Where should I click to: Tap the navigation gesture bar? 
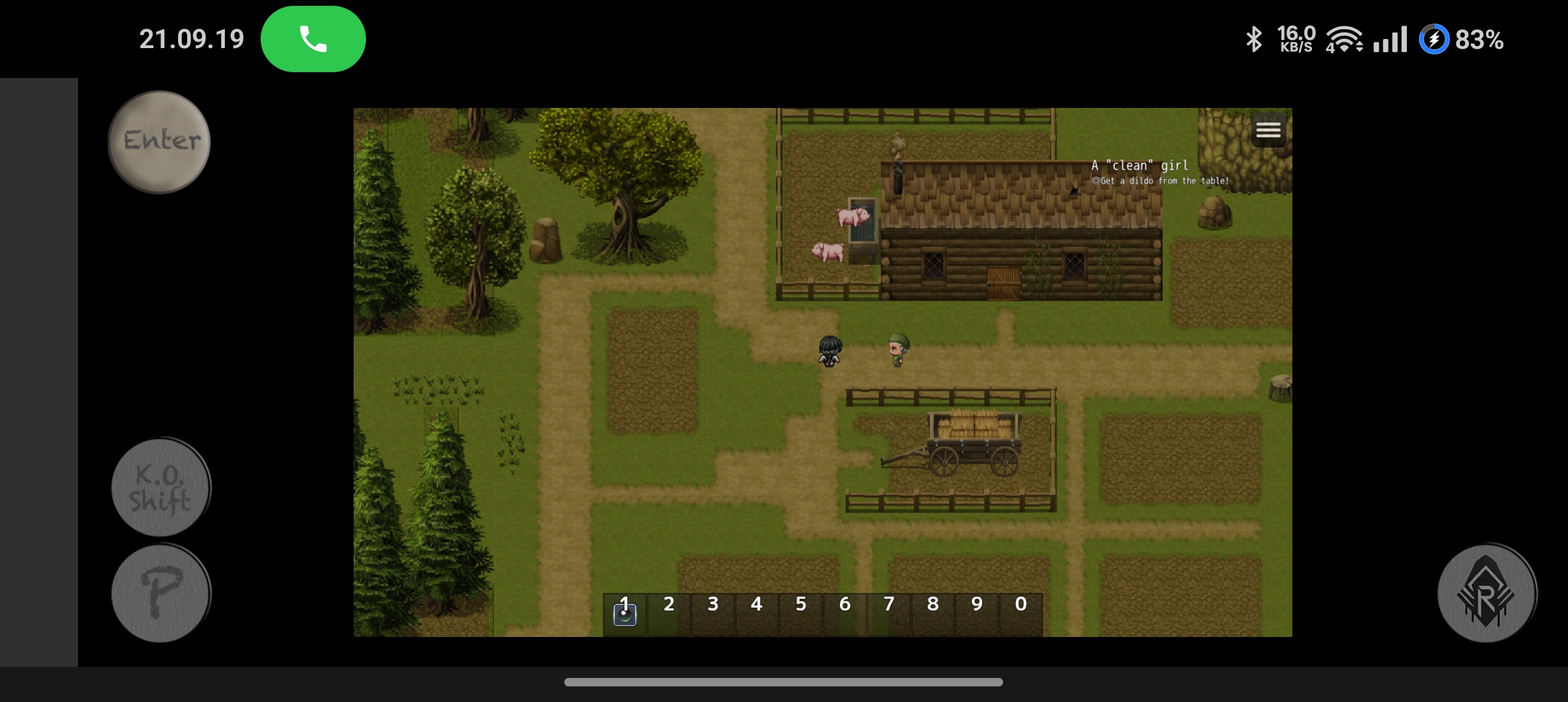(x=784, y=682)
